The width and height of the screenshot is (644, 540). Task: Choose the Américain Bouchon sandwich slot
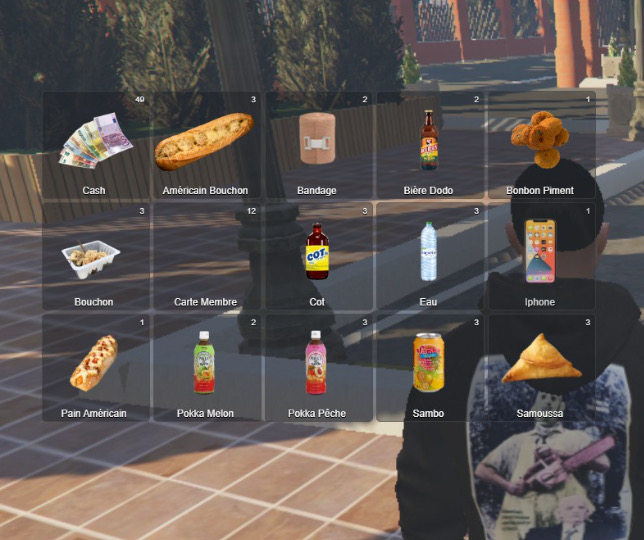(205, 146)
